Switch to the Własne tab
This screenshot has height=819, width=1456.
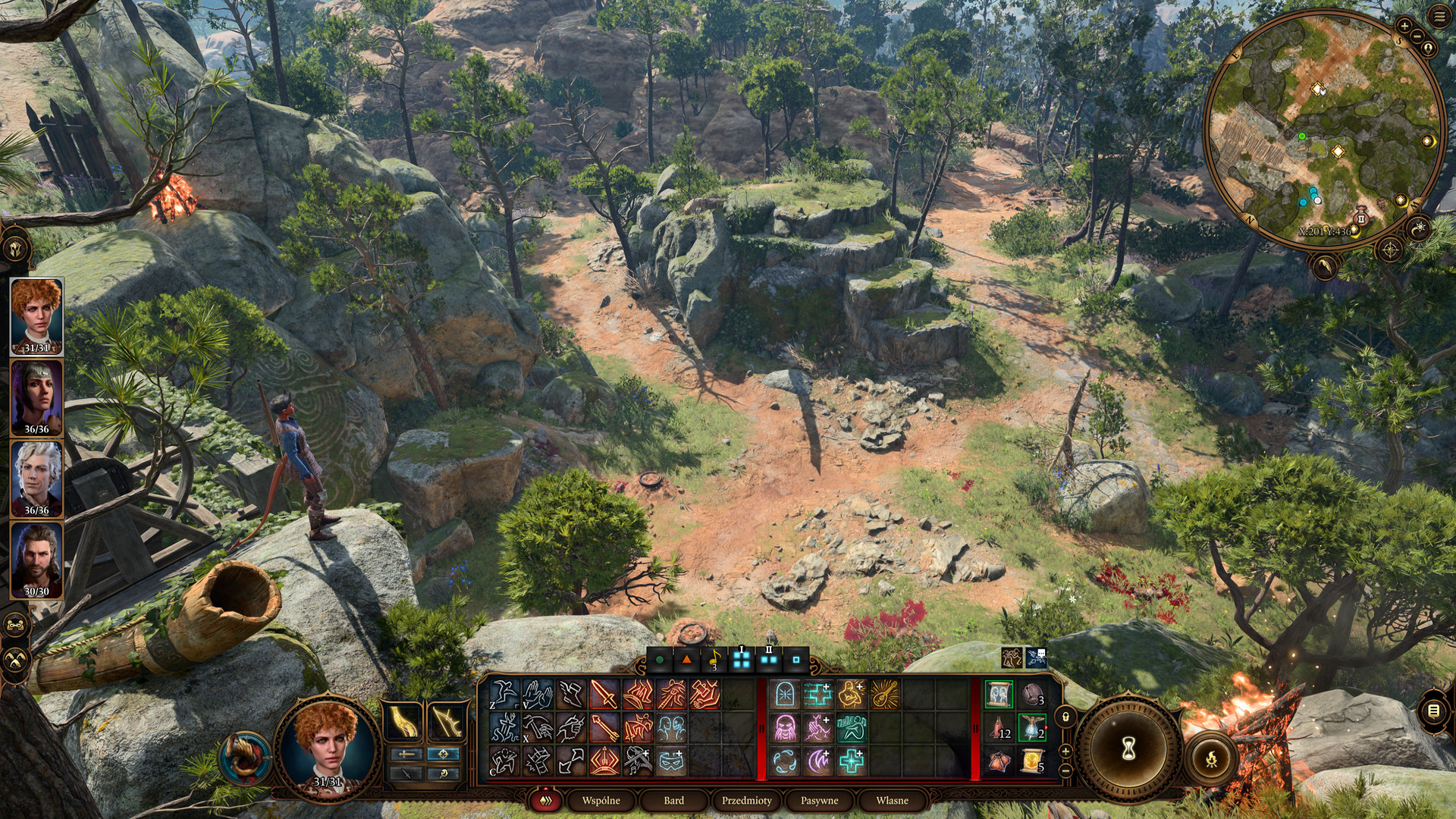click(892, 800)
